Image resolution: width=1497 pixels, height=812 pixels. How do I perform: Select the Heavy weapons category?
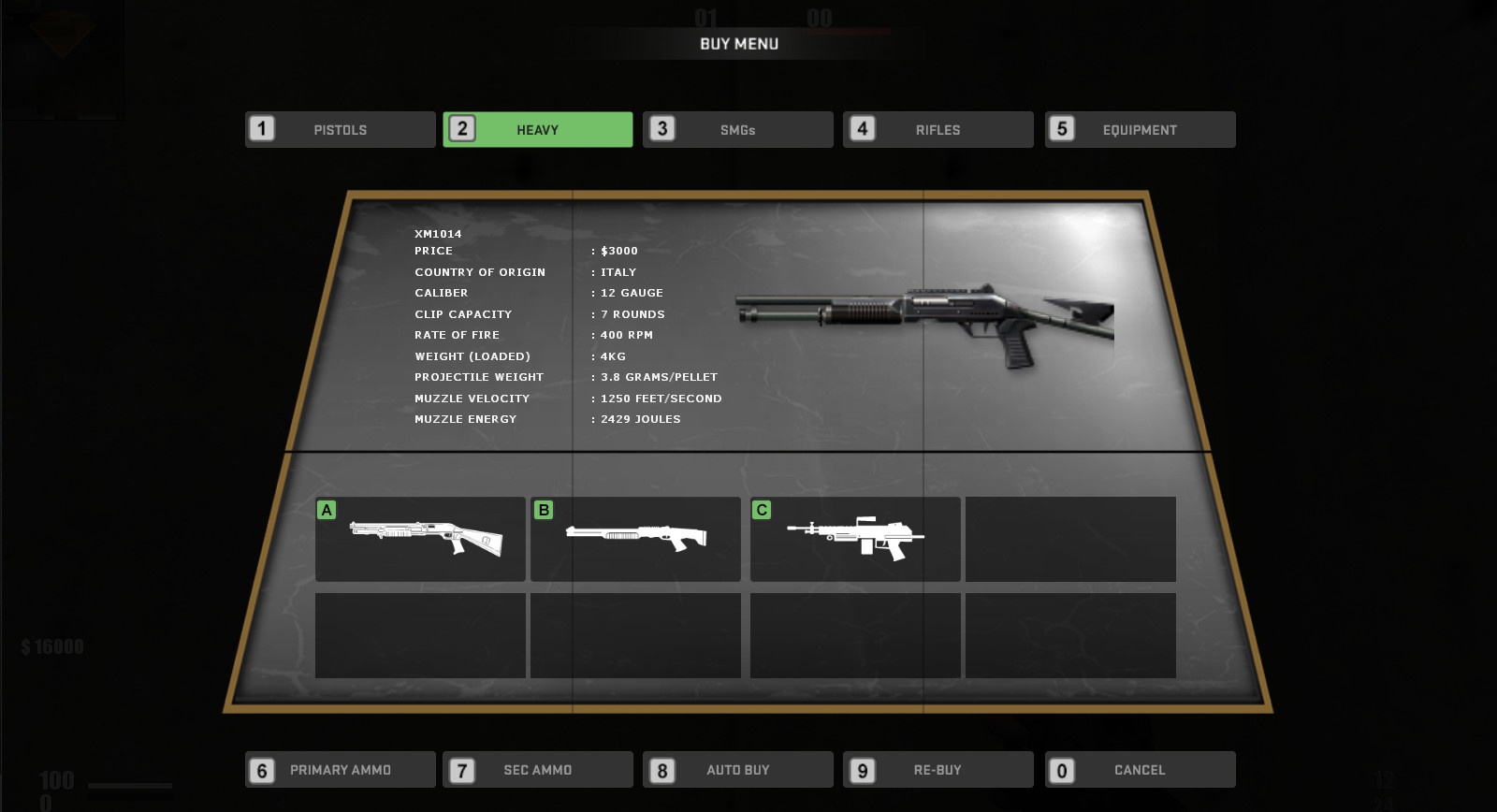(x=538, y=130)
